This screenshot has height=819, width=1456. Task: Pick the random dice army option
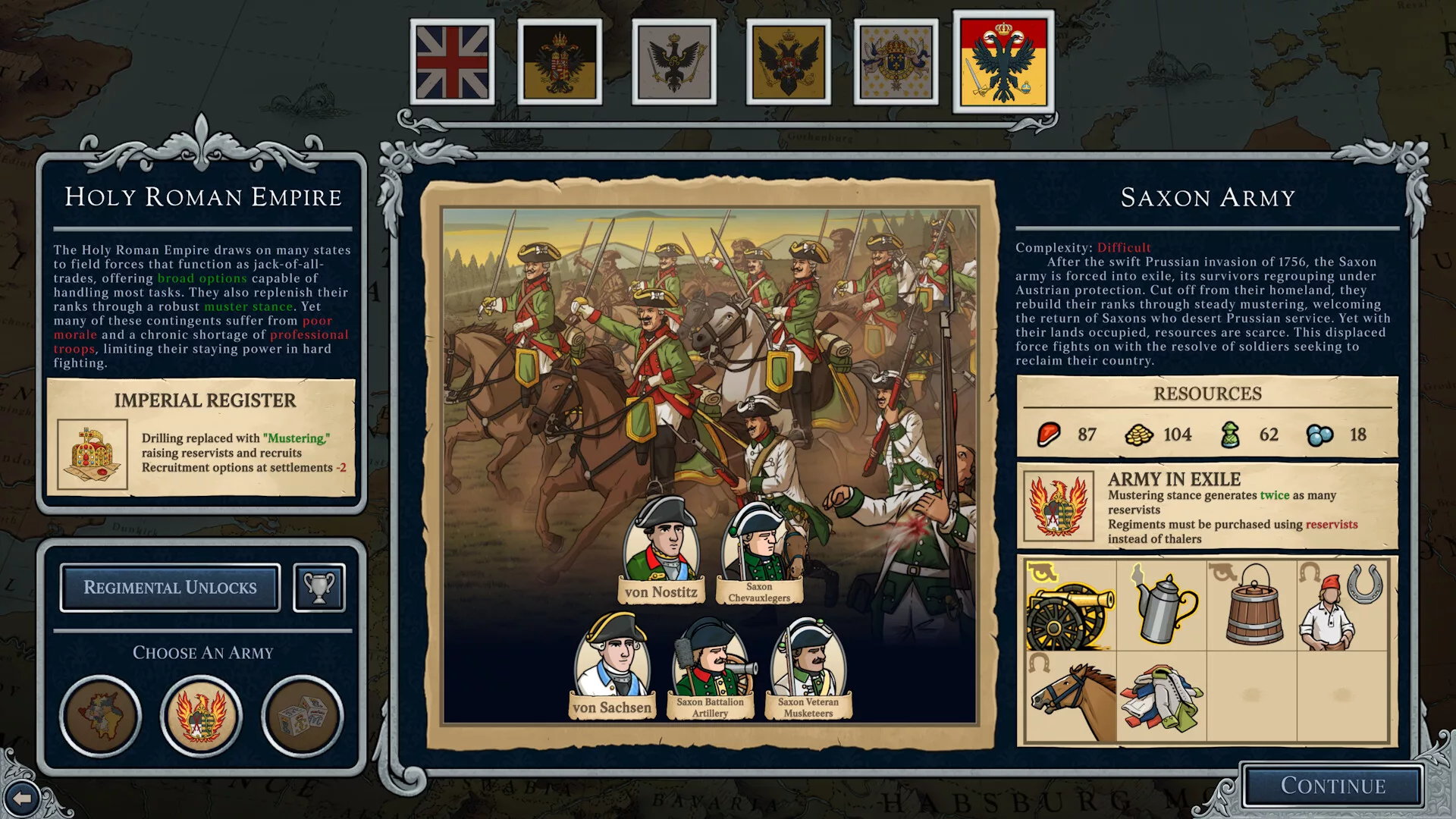pos(302,716)
